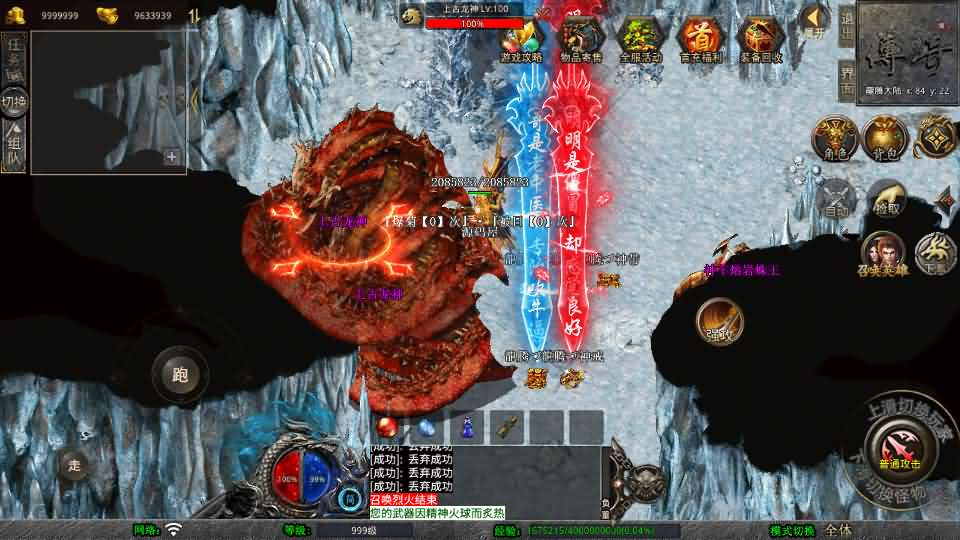Tap the 拾取 pickup button
The width and height of the screenshot is (960, 540).
(x=886, y=198)
